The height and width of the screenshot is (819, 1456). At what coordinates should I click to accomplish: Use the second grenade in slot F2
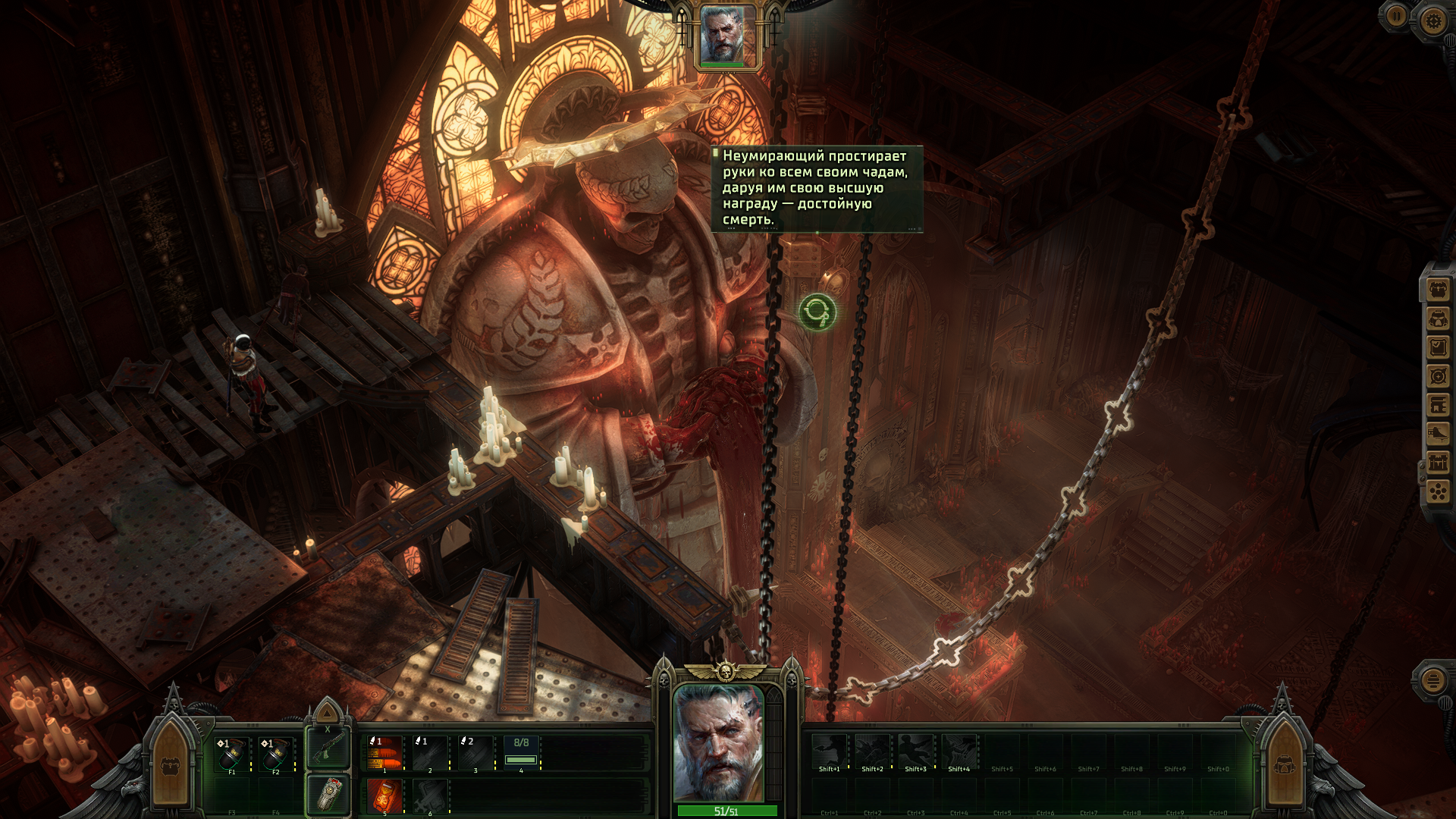pyautogui.click(x=275, y=754)
